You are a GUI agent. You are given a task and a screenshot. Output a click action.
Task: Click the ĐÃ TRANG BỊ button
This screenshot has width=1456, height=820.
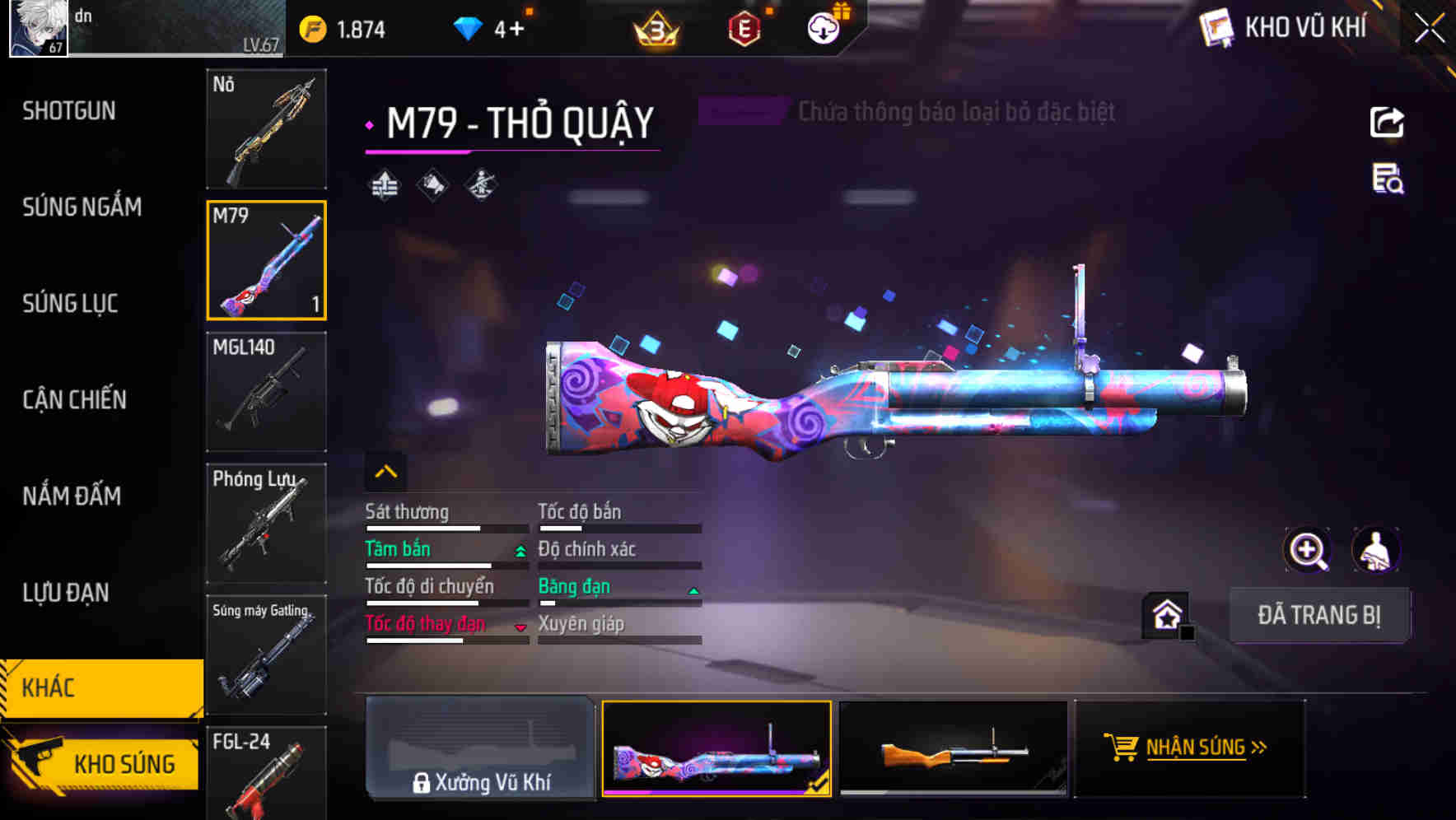pos(1318,615)
